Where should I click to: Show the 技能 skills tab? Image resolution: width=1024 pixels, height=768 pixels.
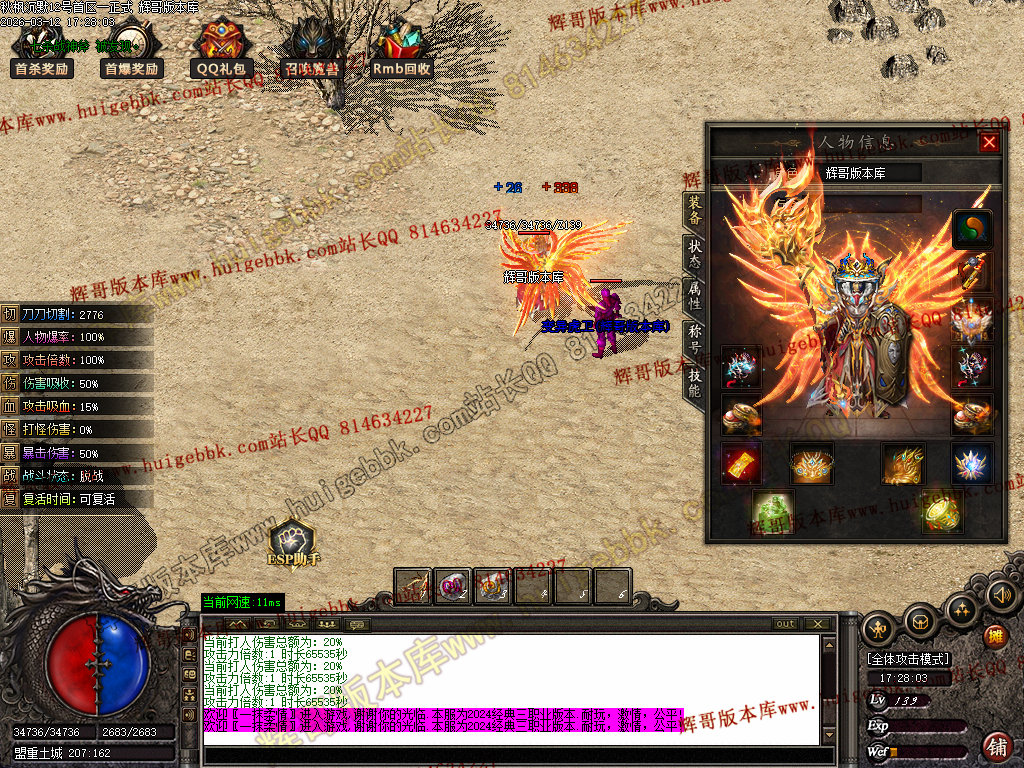pyautogui.click(x=694, y=380)
